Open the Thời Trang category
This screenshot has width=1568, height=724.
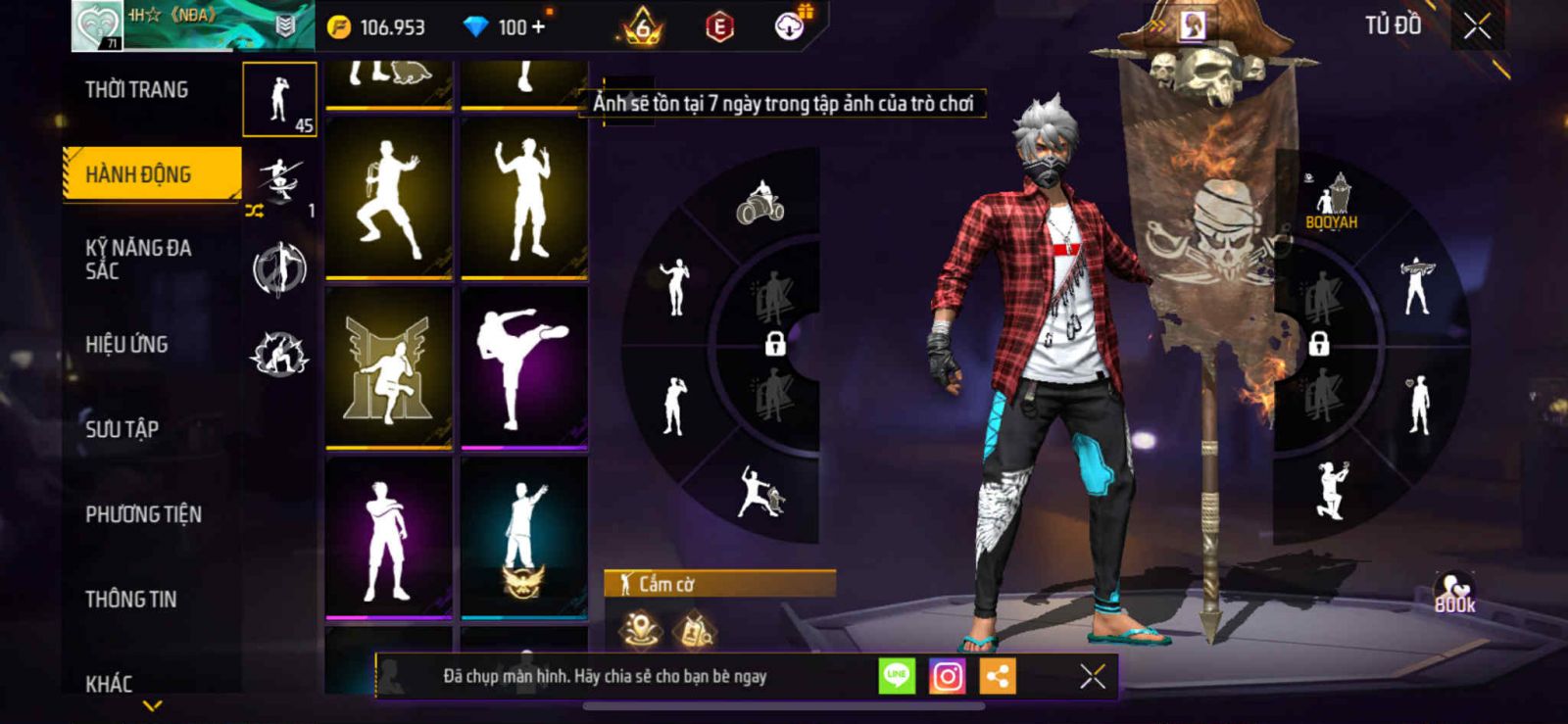tap(137, 90)
